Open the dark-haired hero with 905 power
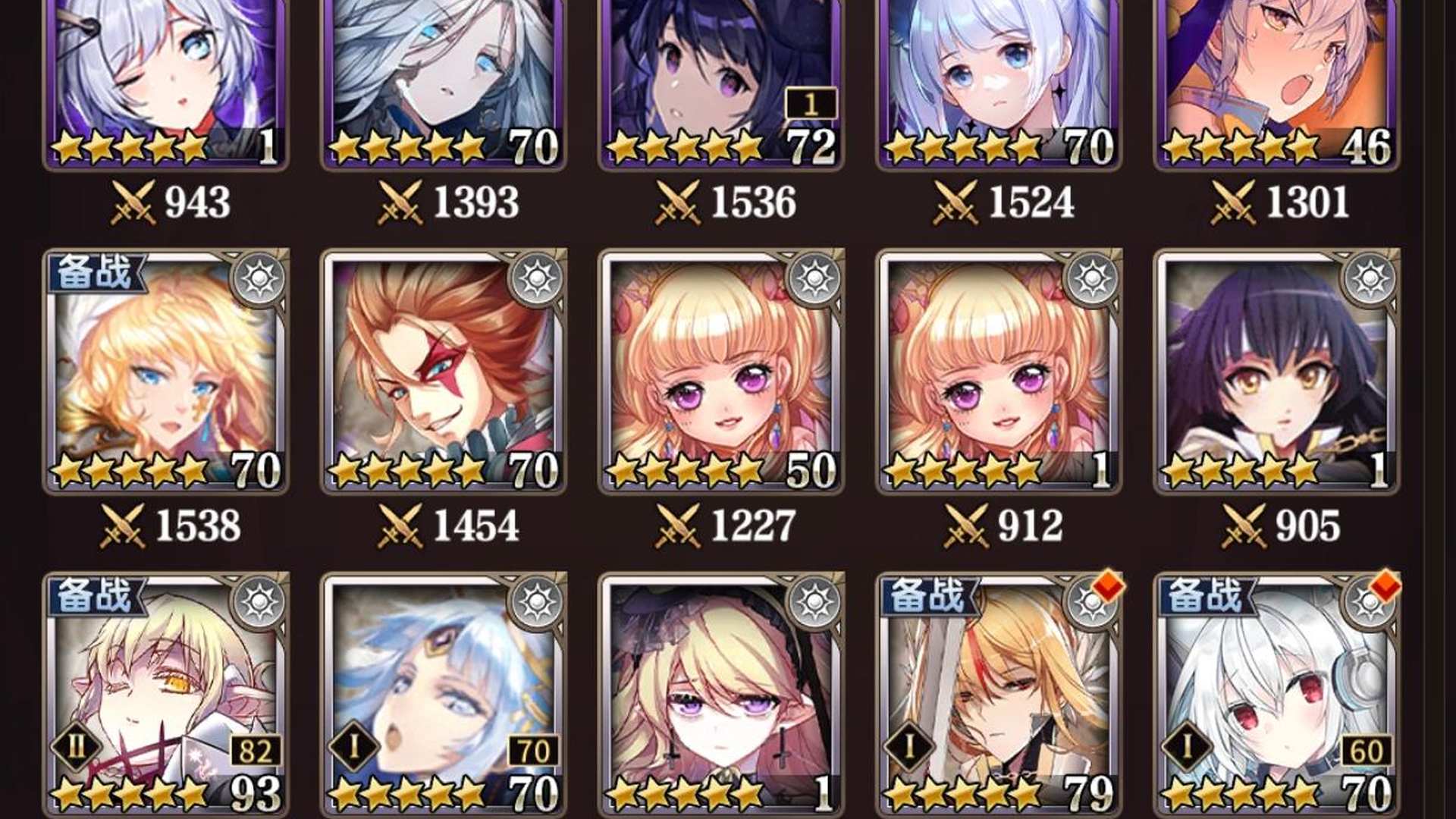Image resolution: width=1456 pixels, height=819 pixels. pyautogui.click(x=1276, y=372)
